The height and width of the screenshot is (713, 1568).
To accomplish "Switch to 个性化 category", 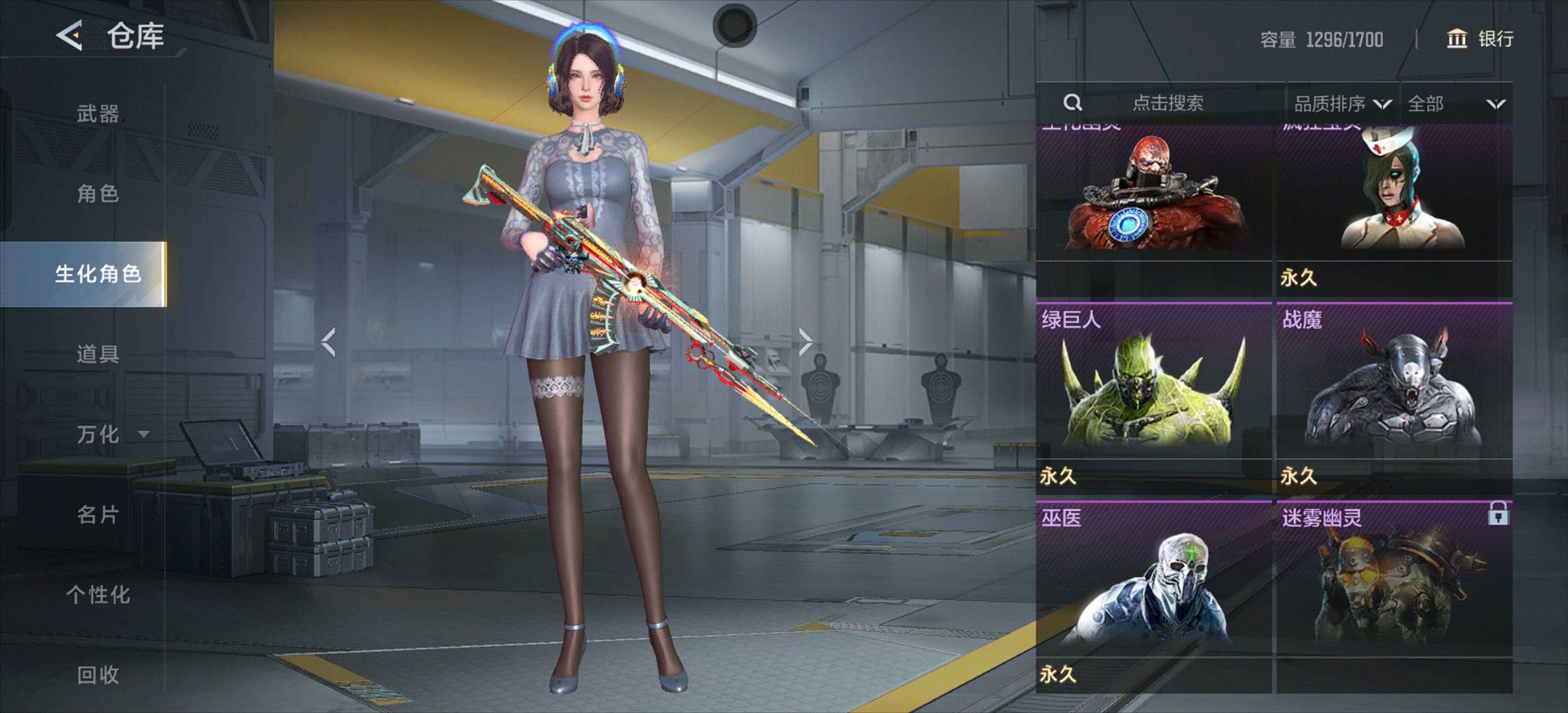I will (98, 594).
